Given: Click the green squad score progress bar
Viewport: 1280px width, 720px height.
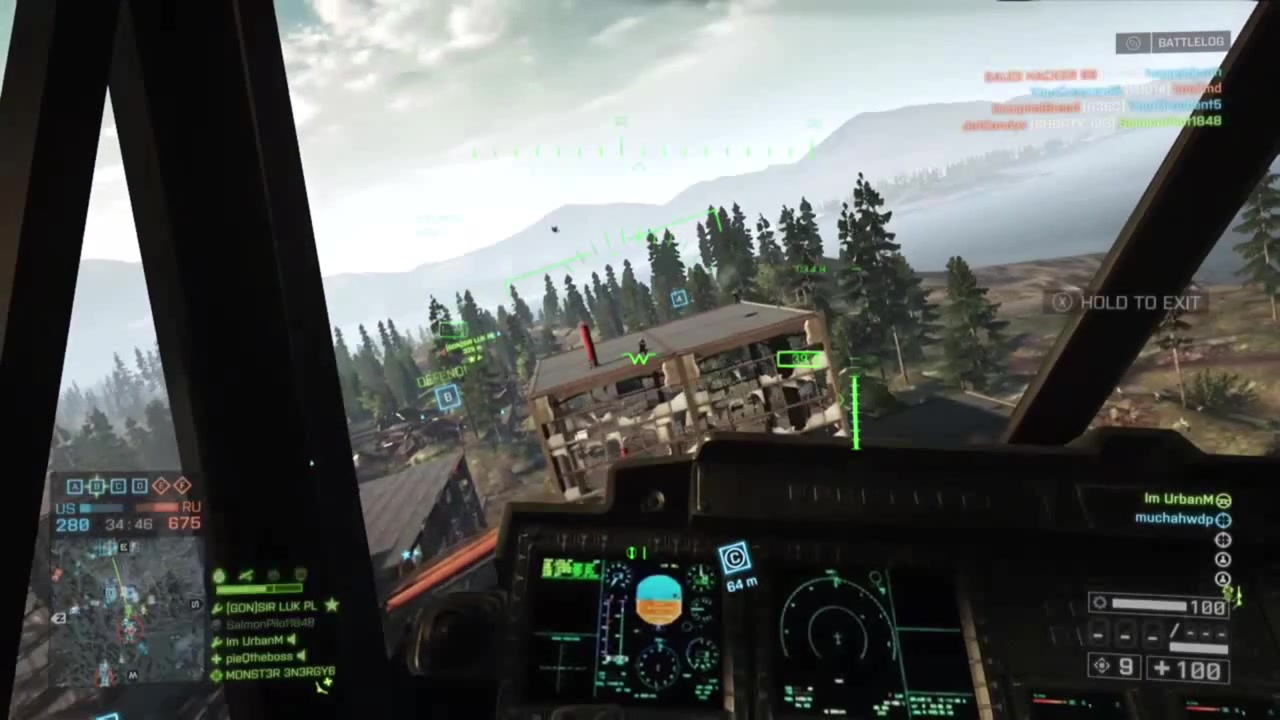Looking at the screenshot, I should coord(258,588).
